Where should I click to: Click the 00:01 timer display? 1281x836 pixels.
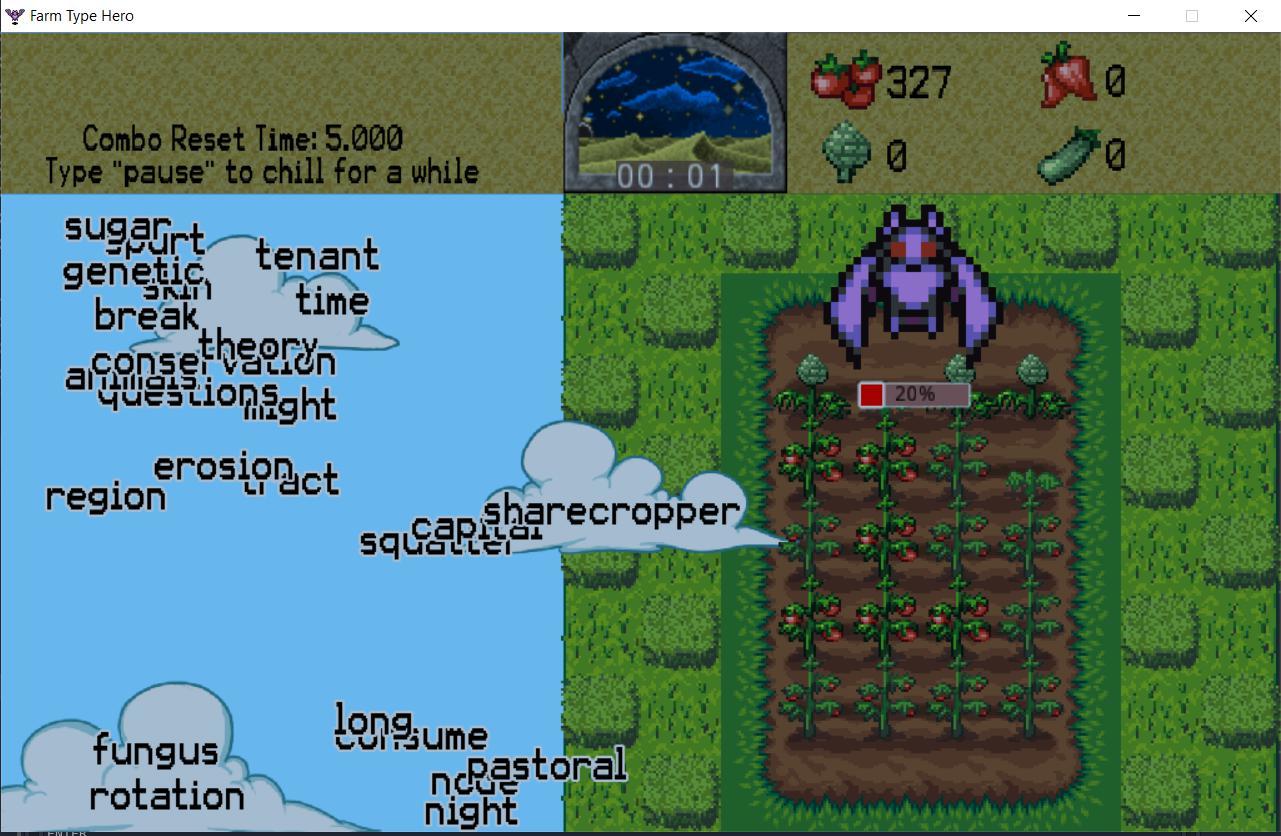(675, 175)
